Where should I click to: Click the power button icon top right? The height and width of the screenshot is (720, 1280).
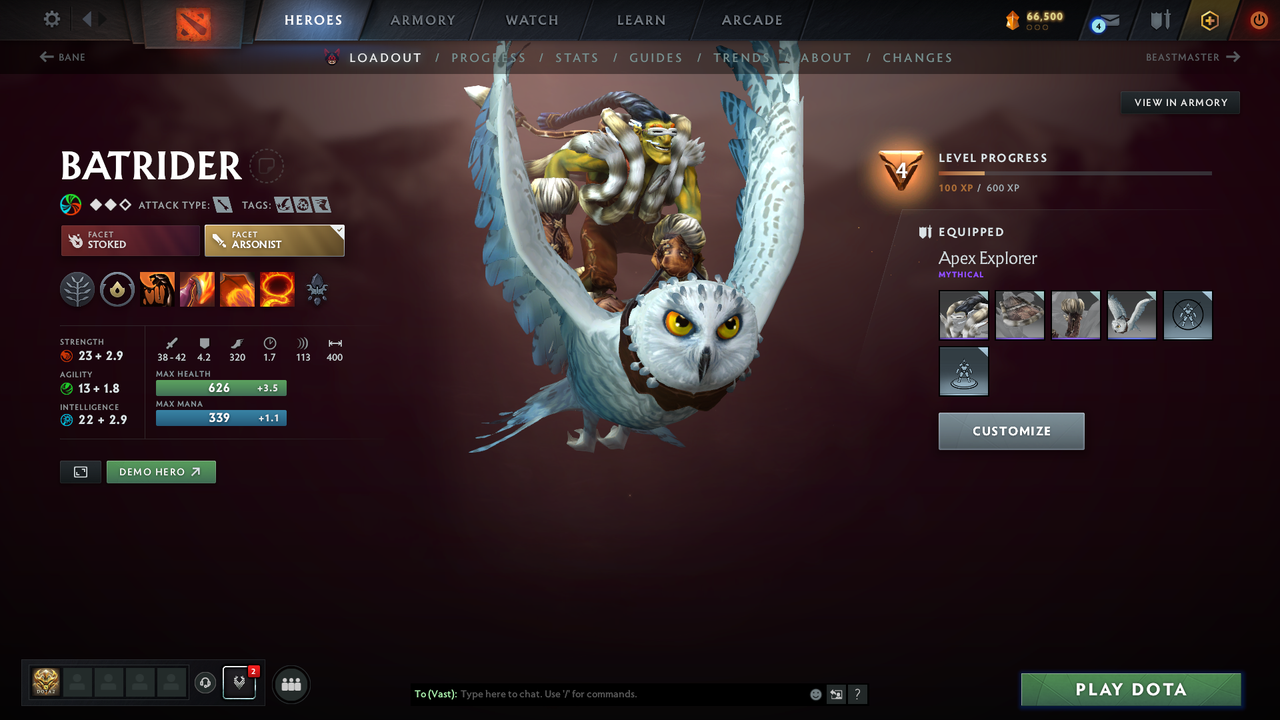(x=1257, y=20)
